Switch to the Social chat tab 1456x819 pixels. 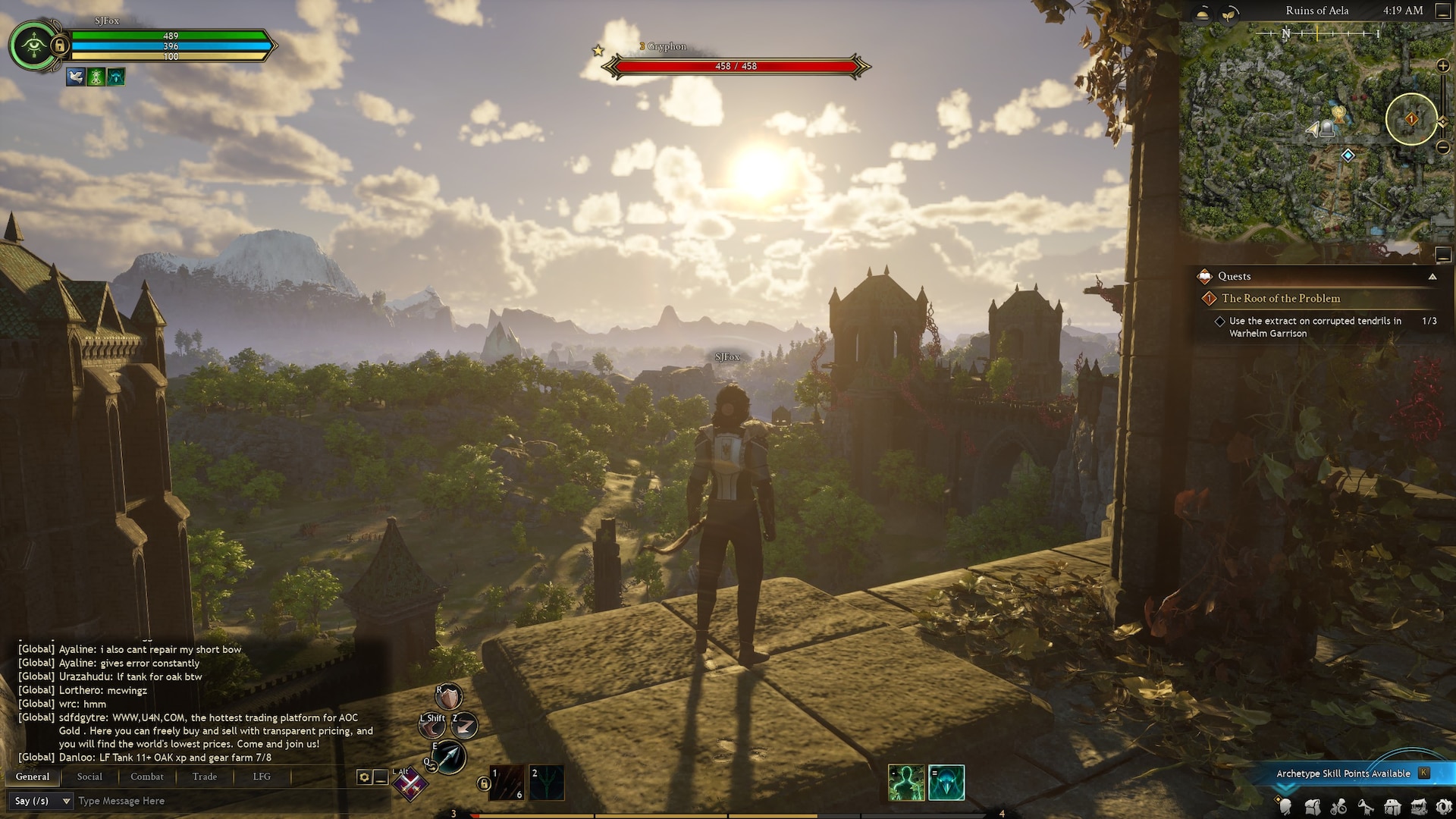pos(89,777)
